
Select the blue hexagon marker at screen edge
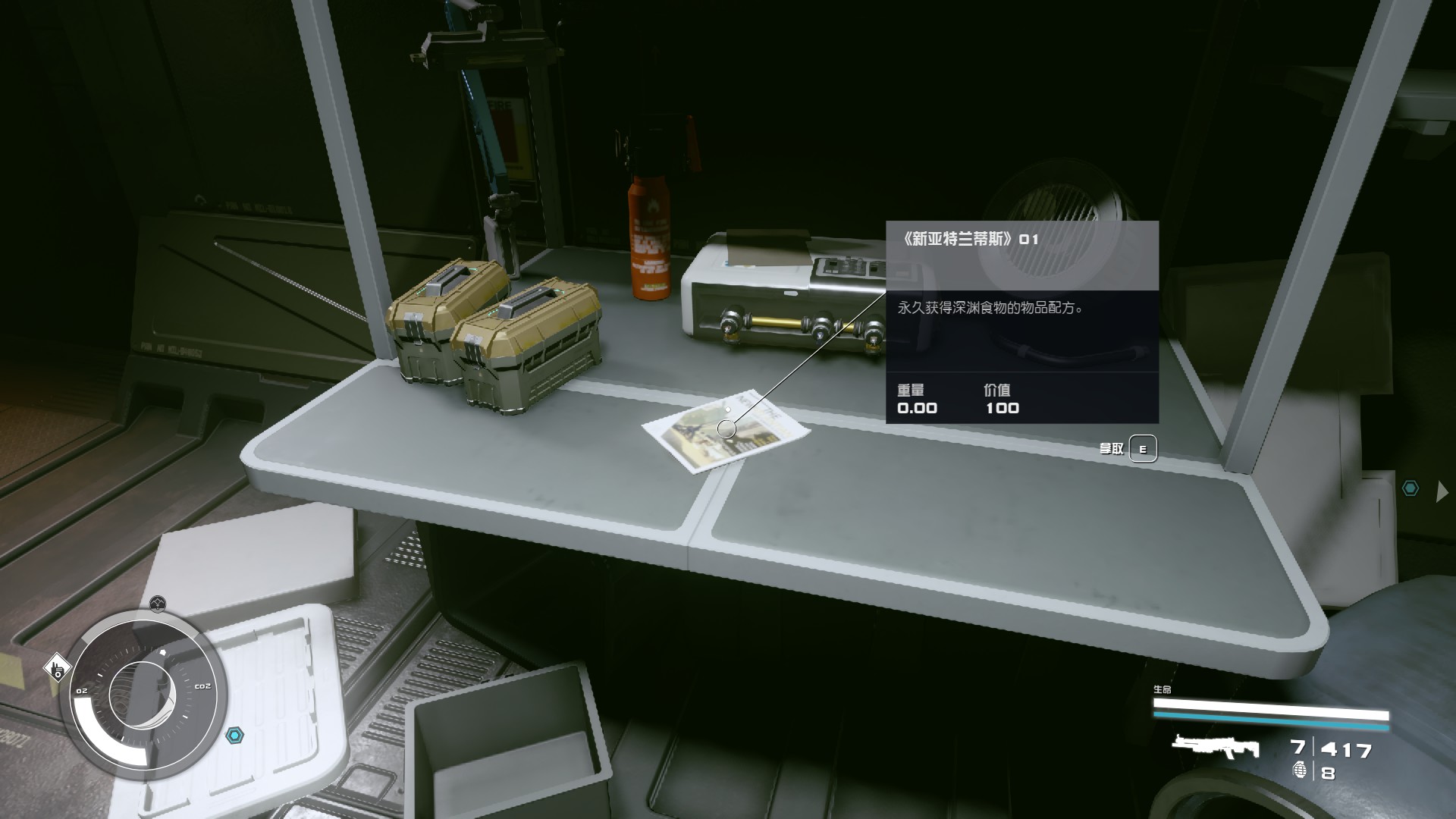pyautogui.click(x=1410, y=489)
